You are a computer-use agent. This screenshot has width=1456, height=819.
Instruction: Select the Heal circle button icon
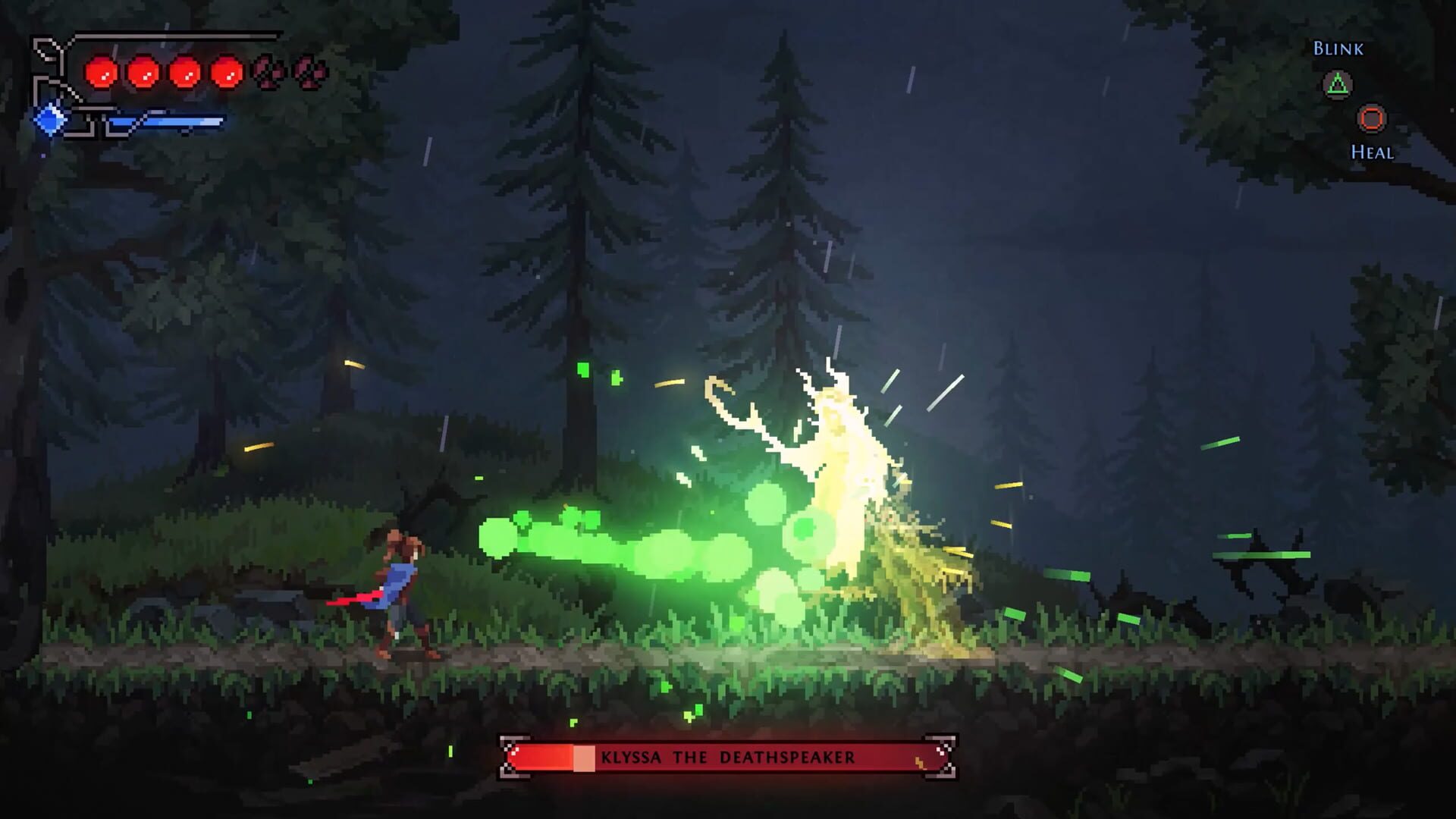click(x=1373, y=118)
